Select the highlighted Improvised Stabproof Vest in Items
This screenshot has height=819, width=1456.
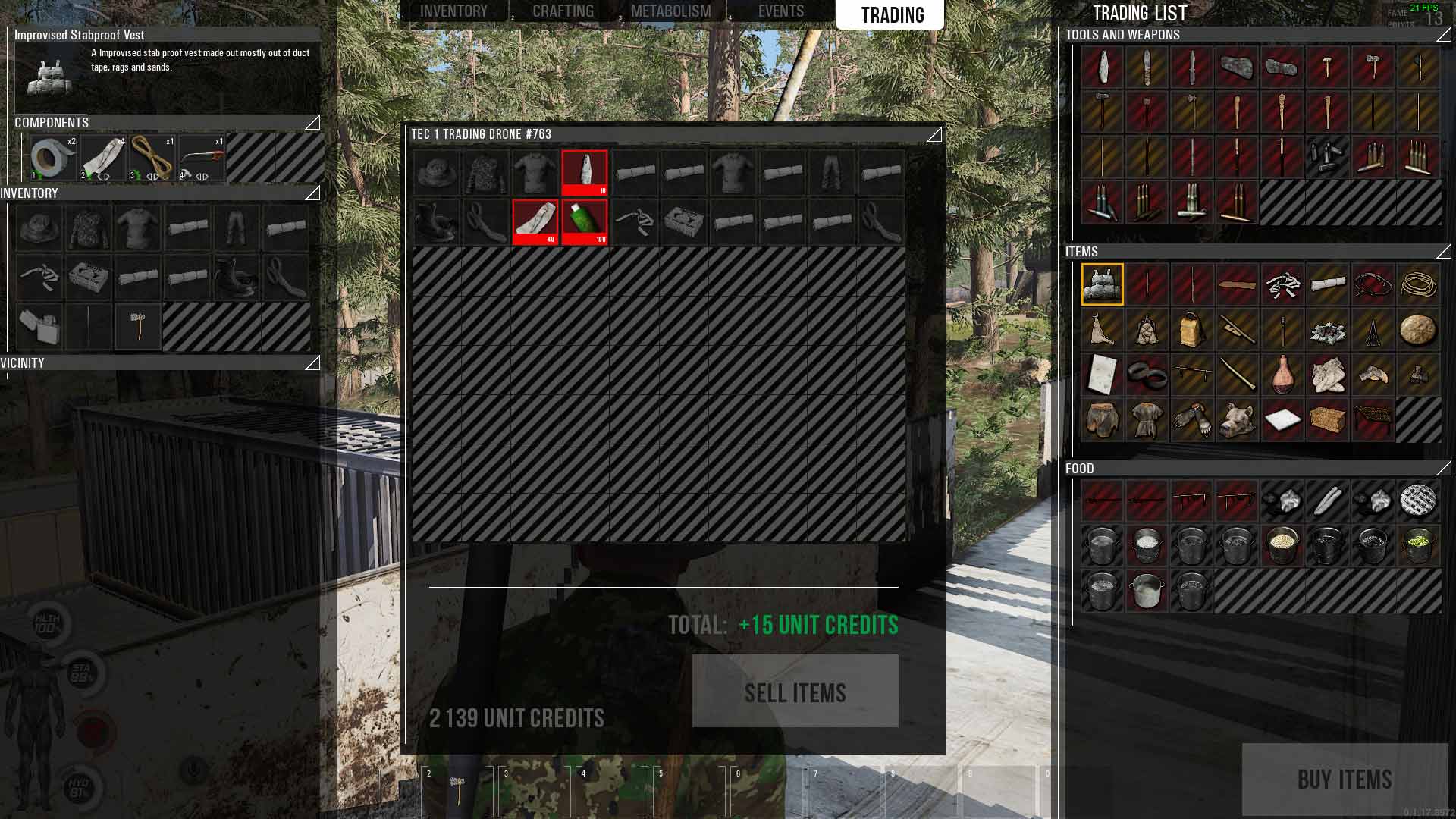click(1101, 284)
